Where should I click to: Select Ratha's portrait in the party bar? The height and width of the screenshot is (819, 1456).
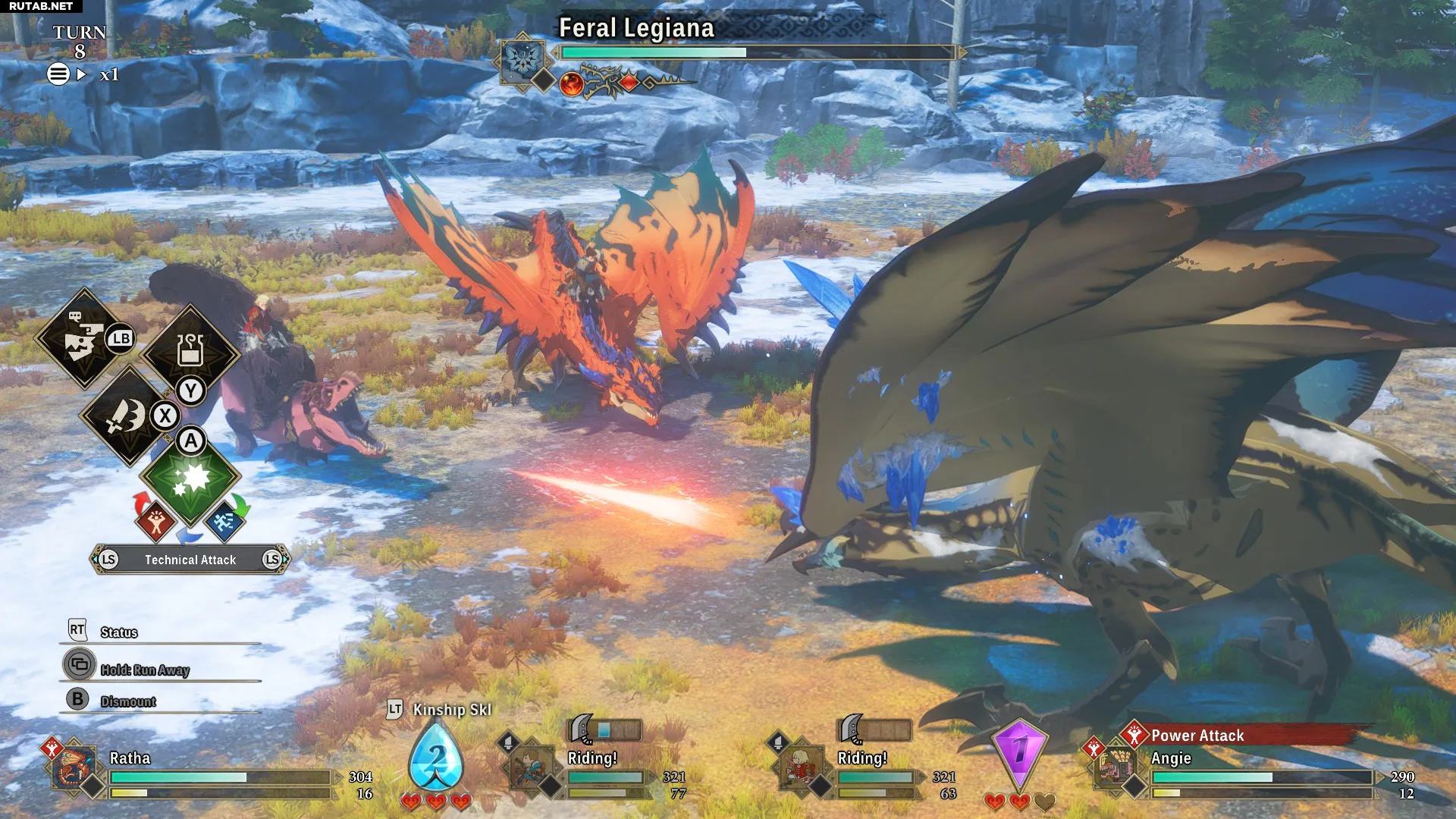[x=74, y=769]
